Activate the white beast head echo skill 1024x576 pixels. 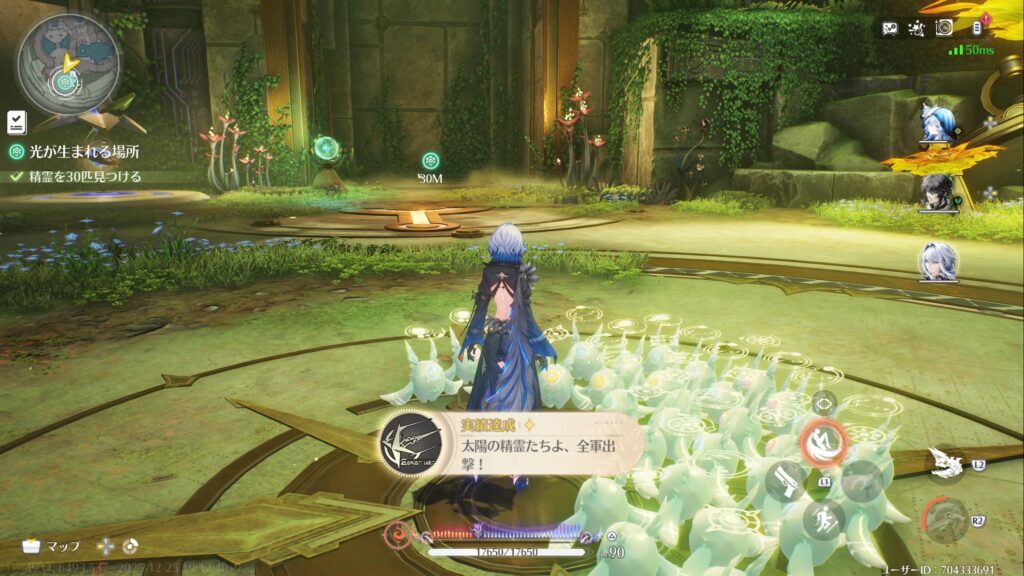943,461
